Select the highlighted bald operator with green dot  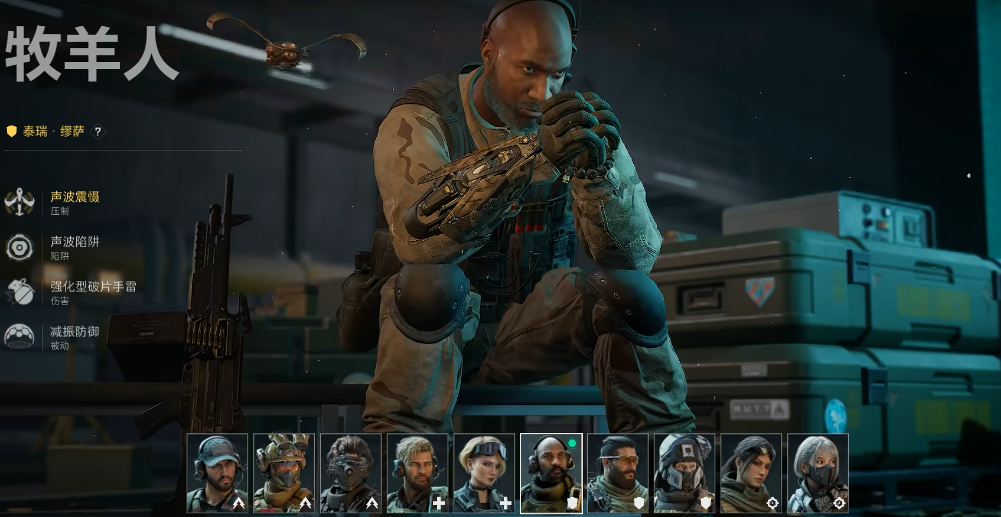tap(551, 473)
